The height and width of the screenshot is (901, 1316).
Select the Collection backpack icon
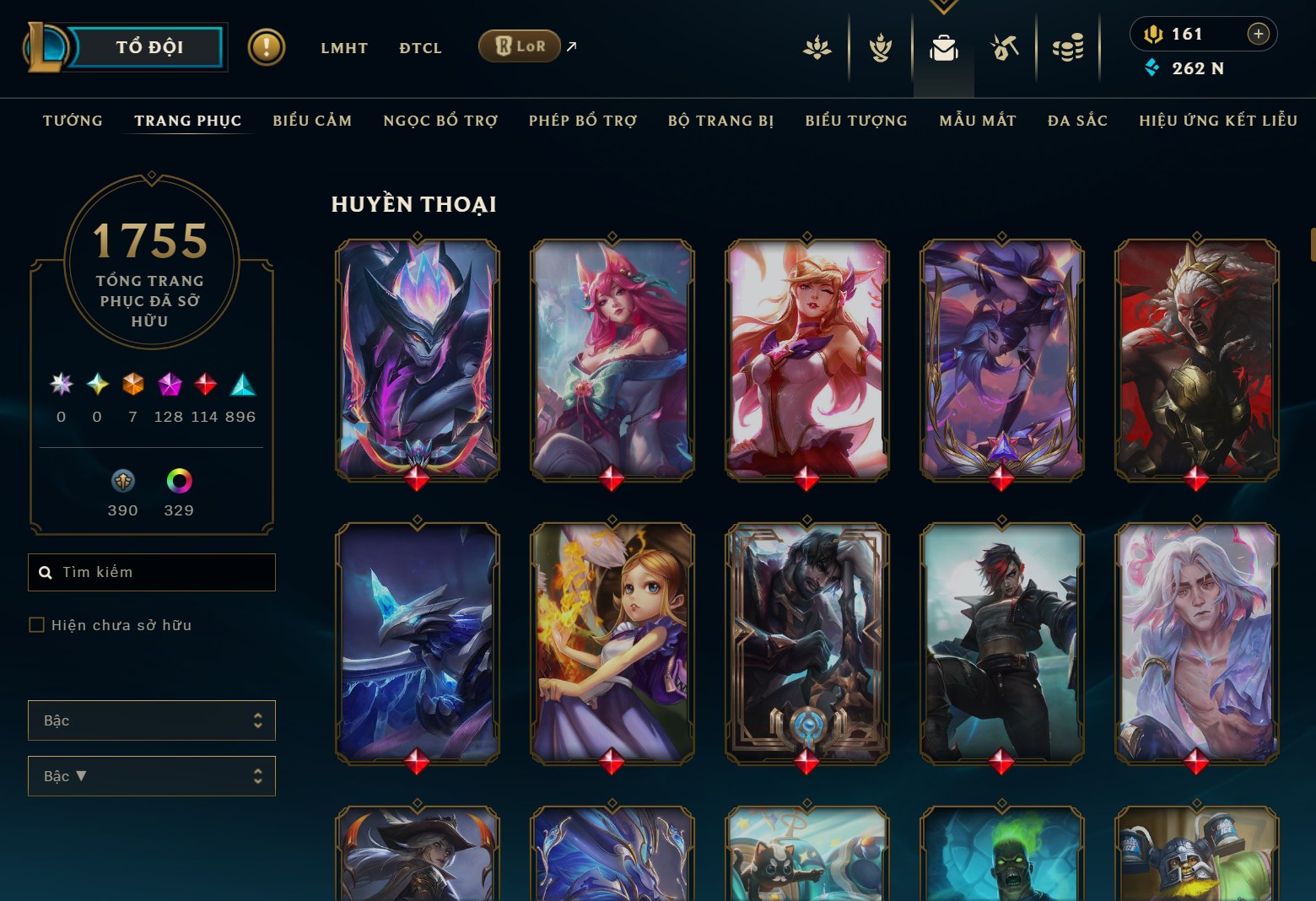click(944, 48)
